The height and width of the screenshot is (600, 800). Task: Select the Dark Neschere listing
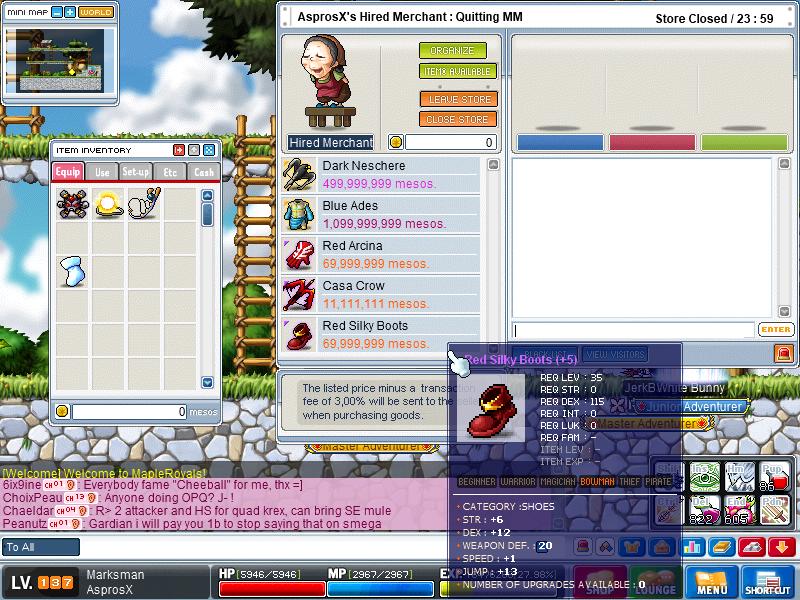pos(381,175)
